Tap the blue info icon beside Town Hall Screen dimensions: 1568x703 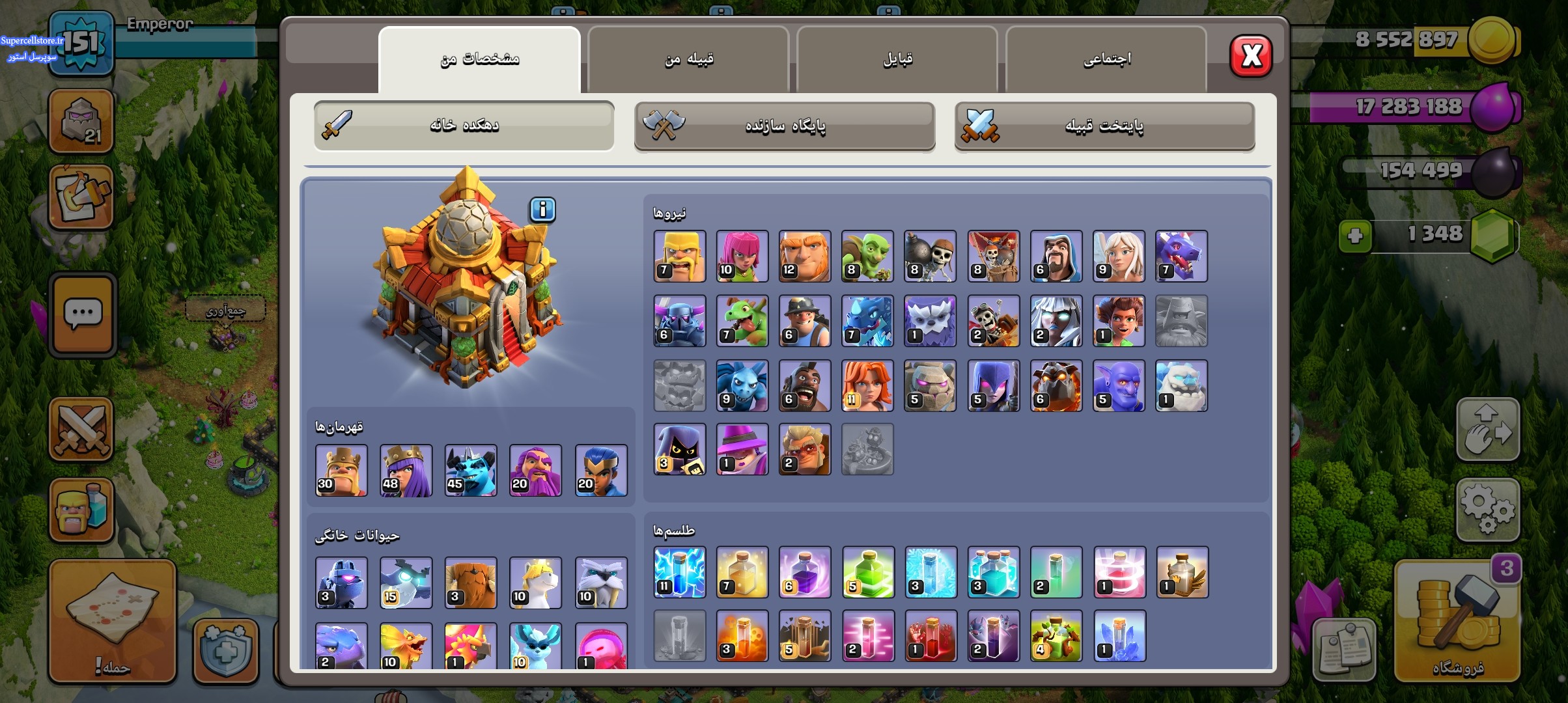(542, 210)
